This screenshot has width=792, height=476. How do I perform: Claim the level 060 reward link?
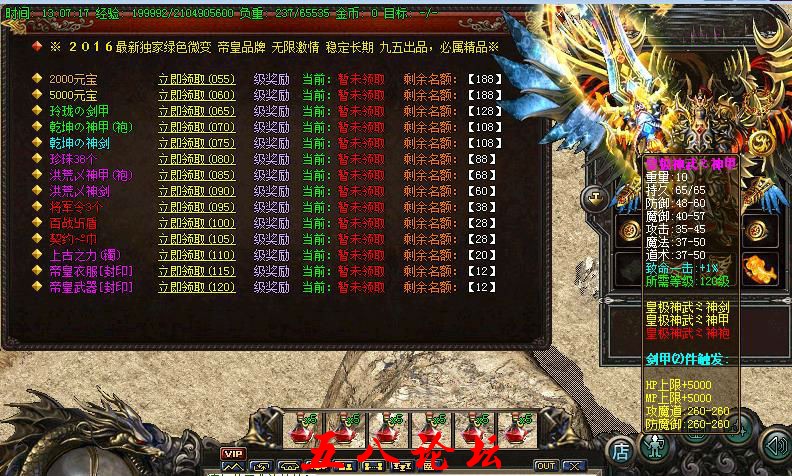[196, 95]
